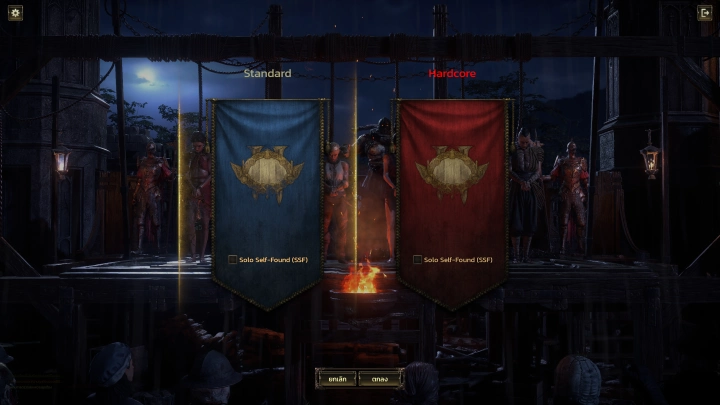The height and width of the screenshot is (405, 720).
Task: Confirm with the ตกลง (OK) button
Action: pyautogui.click(x=381, y=379)
